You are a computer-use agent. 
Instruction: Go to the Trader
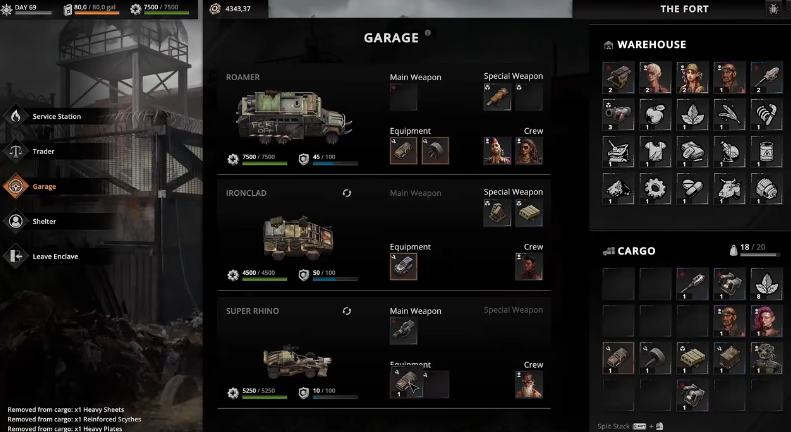(43, 151)
